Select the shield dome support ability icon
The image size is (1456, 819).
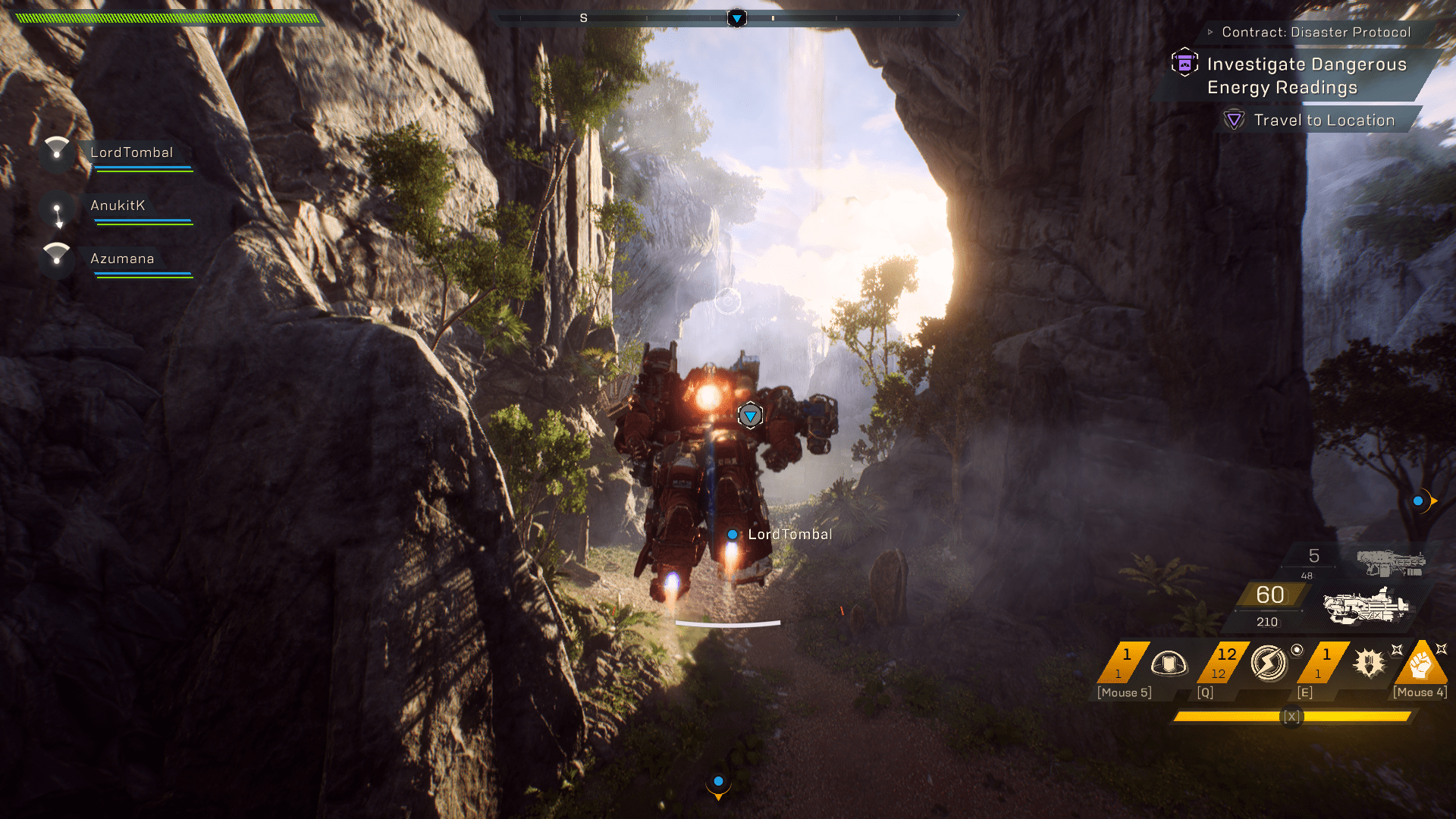click(1169, 664)
